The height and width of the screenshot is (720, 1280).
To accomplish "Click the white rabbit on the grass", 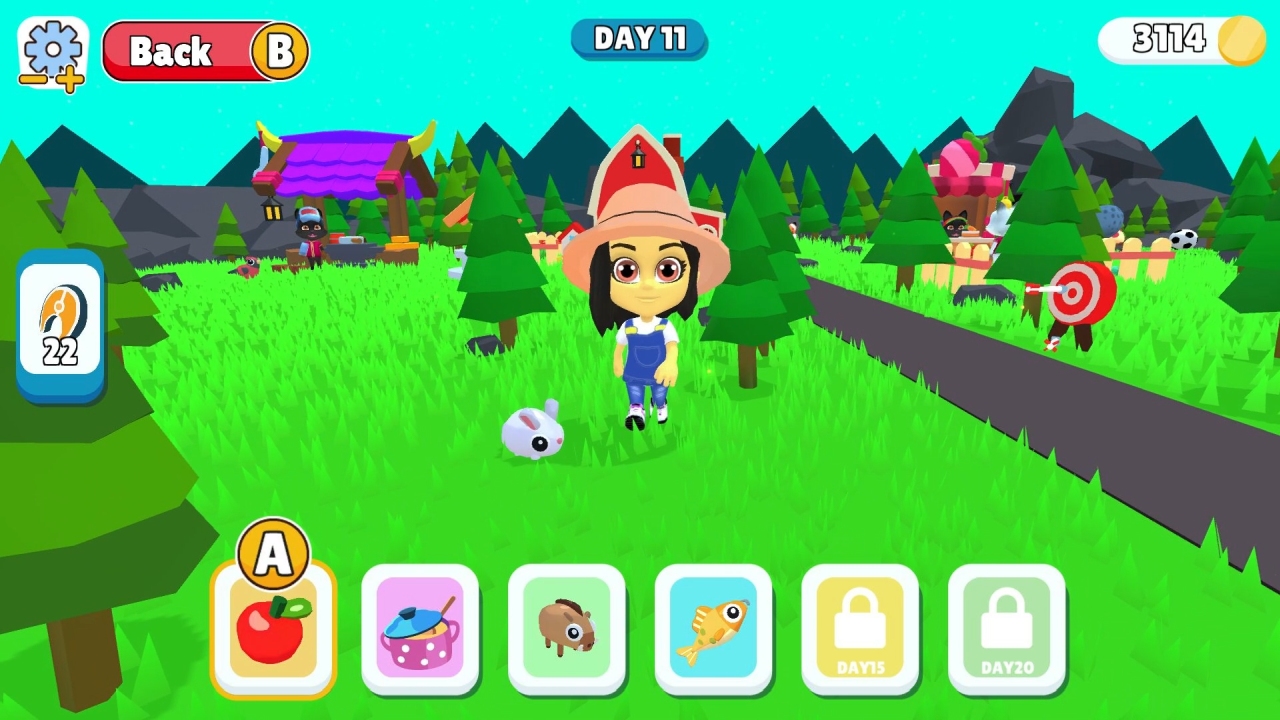I will [535, 432].
